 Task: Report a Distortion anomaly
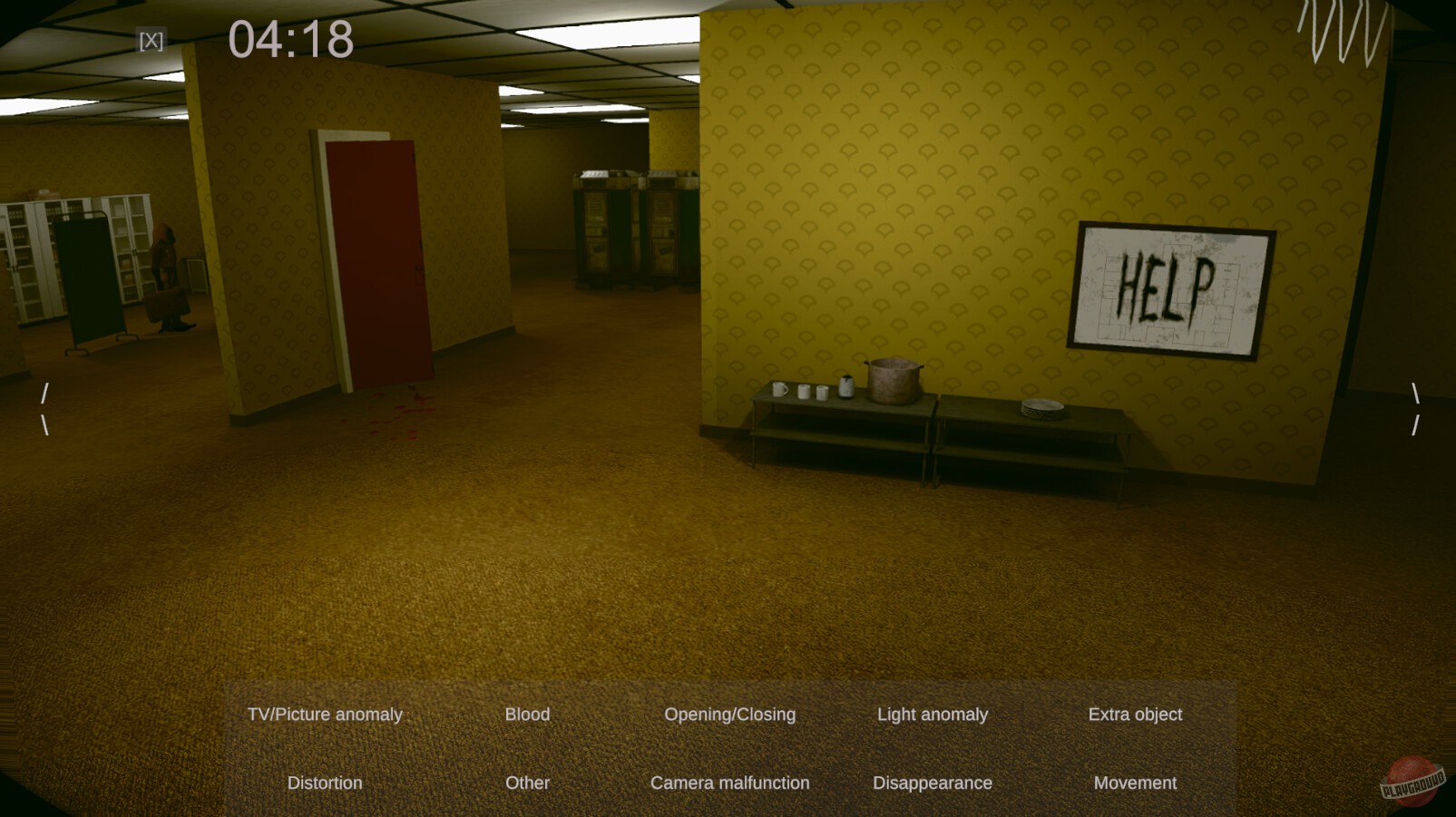click(x=324, y=783)
